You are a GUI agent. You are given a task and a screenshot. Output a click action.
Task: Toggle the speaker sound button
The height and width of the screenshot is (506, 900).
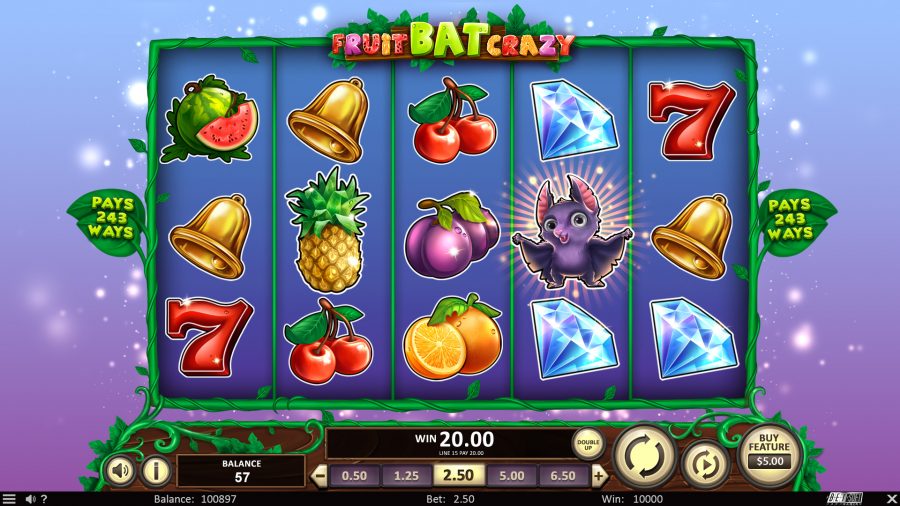120,470
